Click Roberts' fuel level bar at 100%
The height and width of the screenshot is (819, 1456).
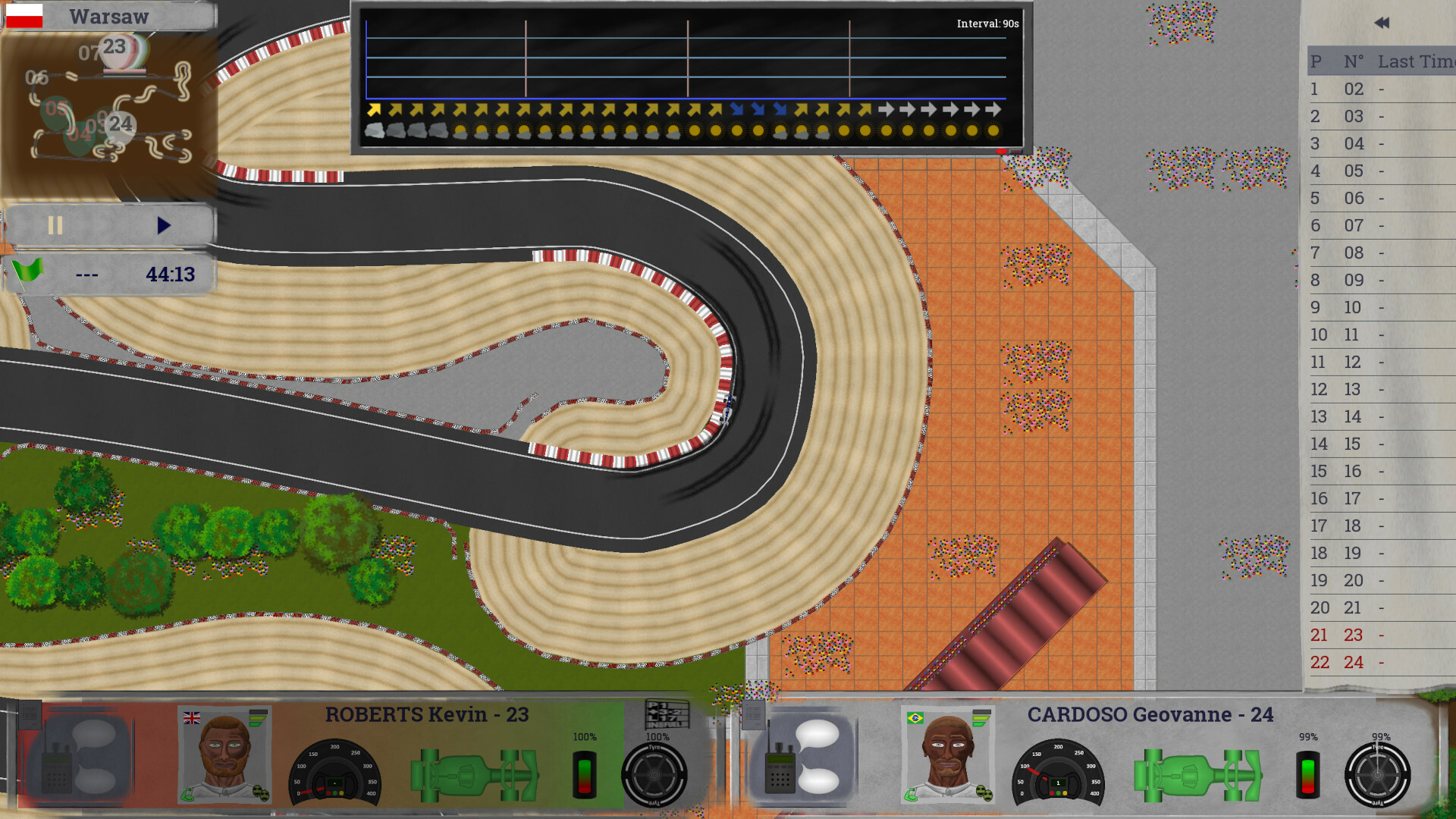[584, 773]
